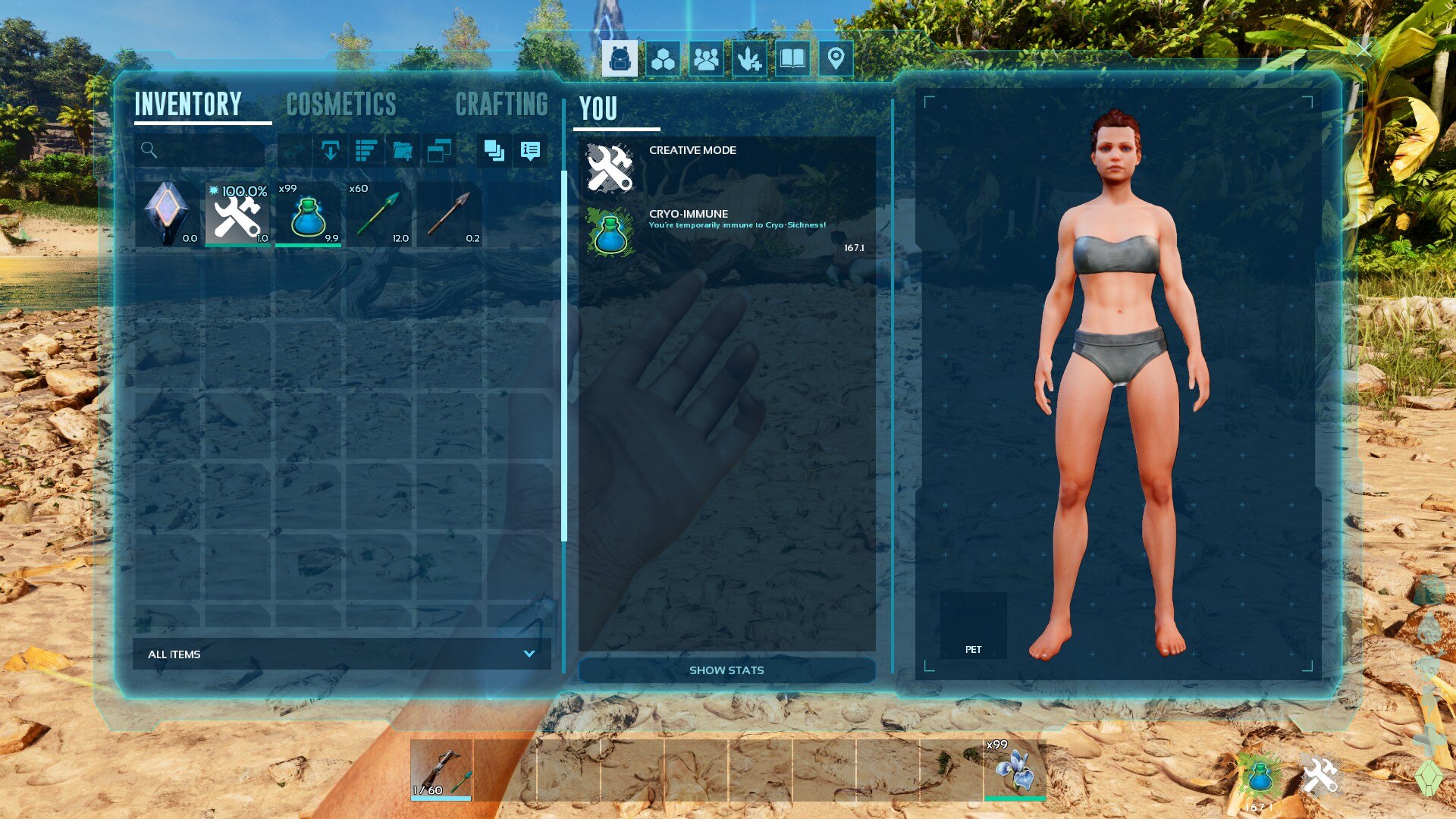Open the engrams hexagon tab
1456x819 pixels.
pyautogui.click(x=663, y=59)
